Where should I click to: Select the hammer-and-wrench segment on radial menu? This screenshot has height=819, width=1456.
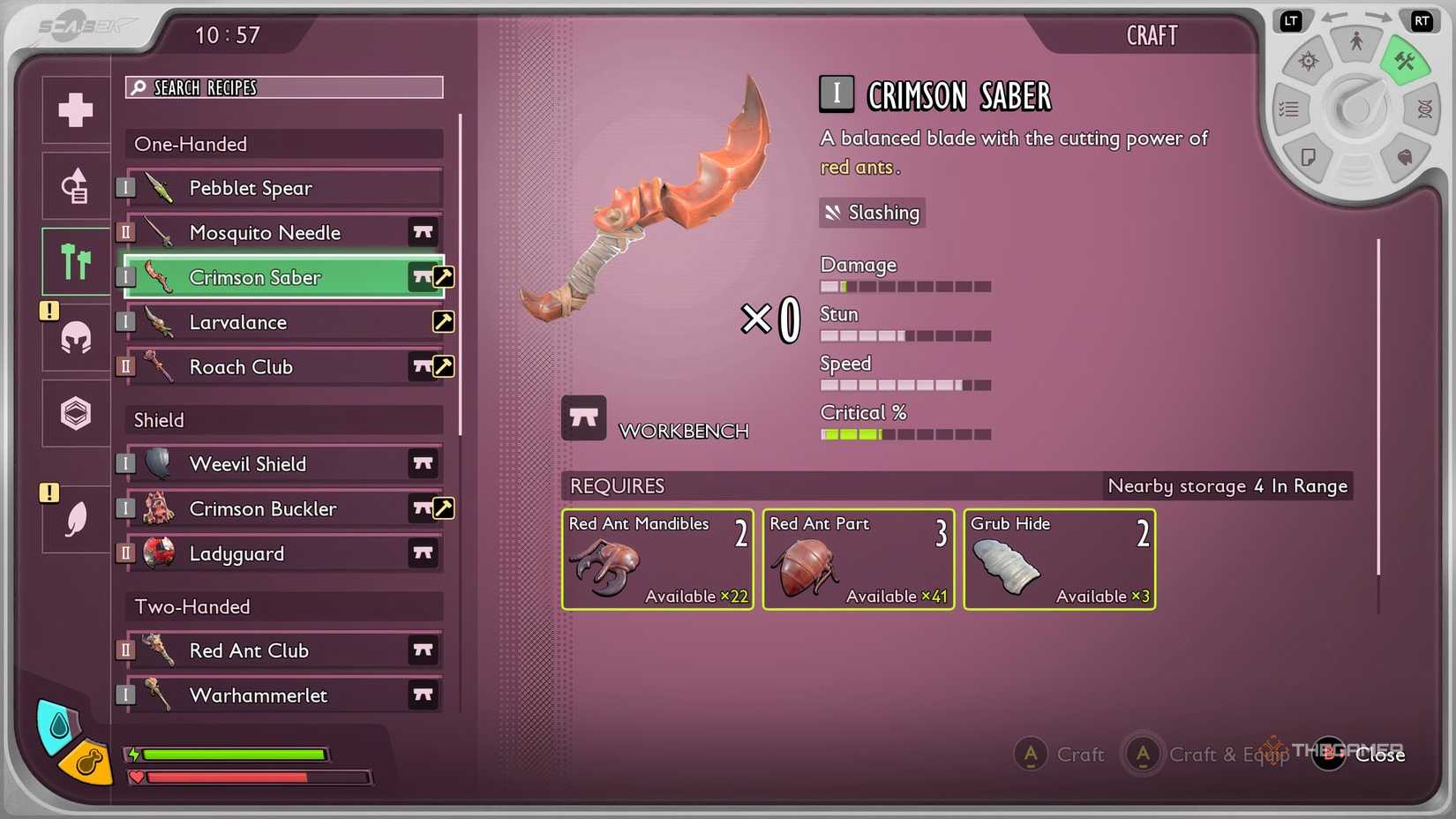(x=1406, y=62)
